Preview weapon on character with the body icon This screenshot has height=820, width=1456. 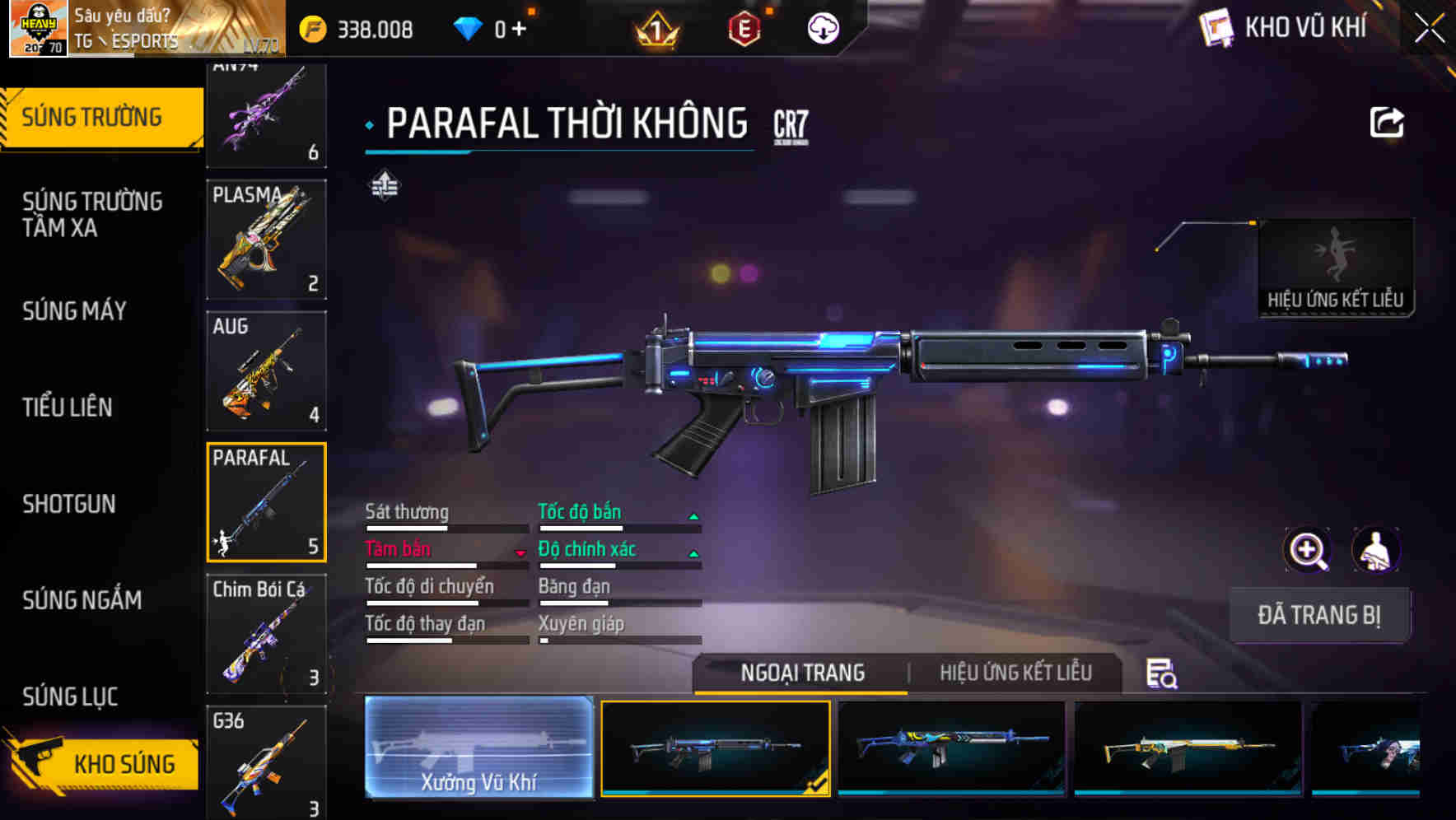1378,550
